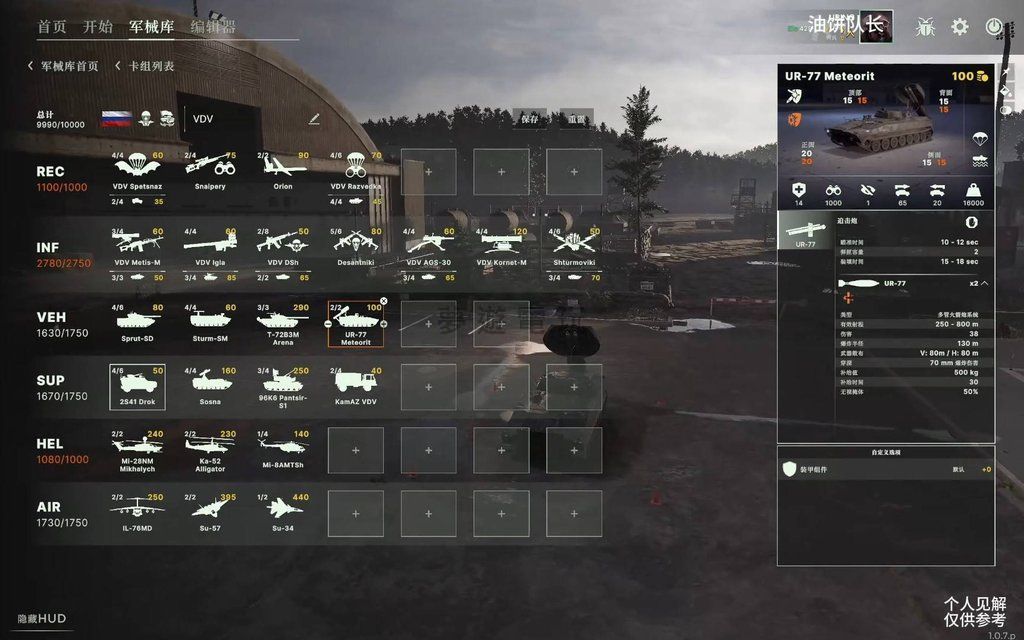Reset the deck with 重置 button
The width and height of the screenshot is (1024, 640).
pyautogui.click(x=576, y=118)
